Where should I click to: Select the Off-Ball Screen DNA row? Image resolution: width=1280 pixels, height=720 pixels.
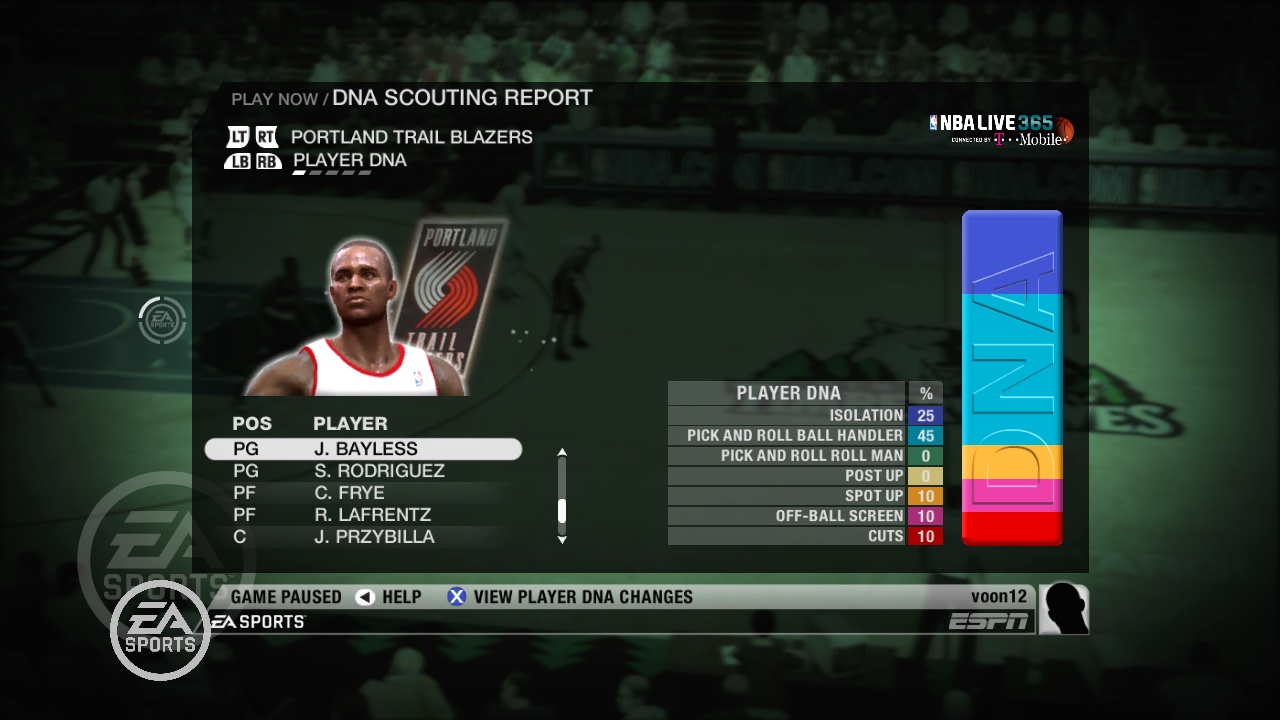[x=805, y=516]
